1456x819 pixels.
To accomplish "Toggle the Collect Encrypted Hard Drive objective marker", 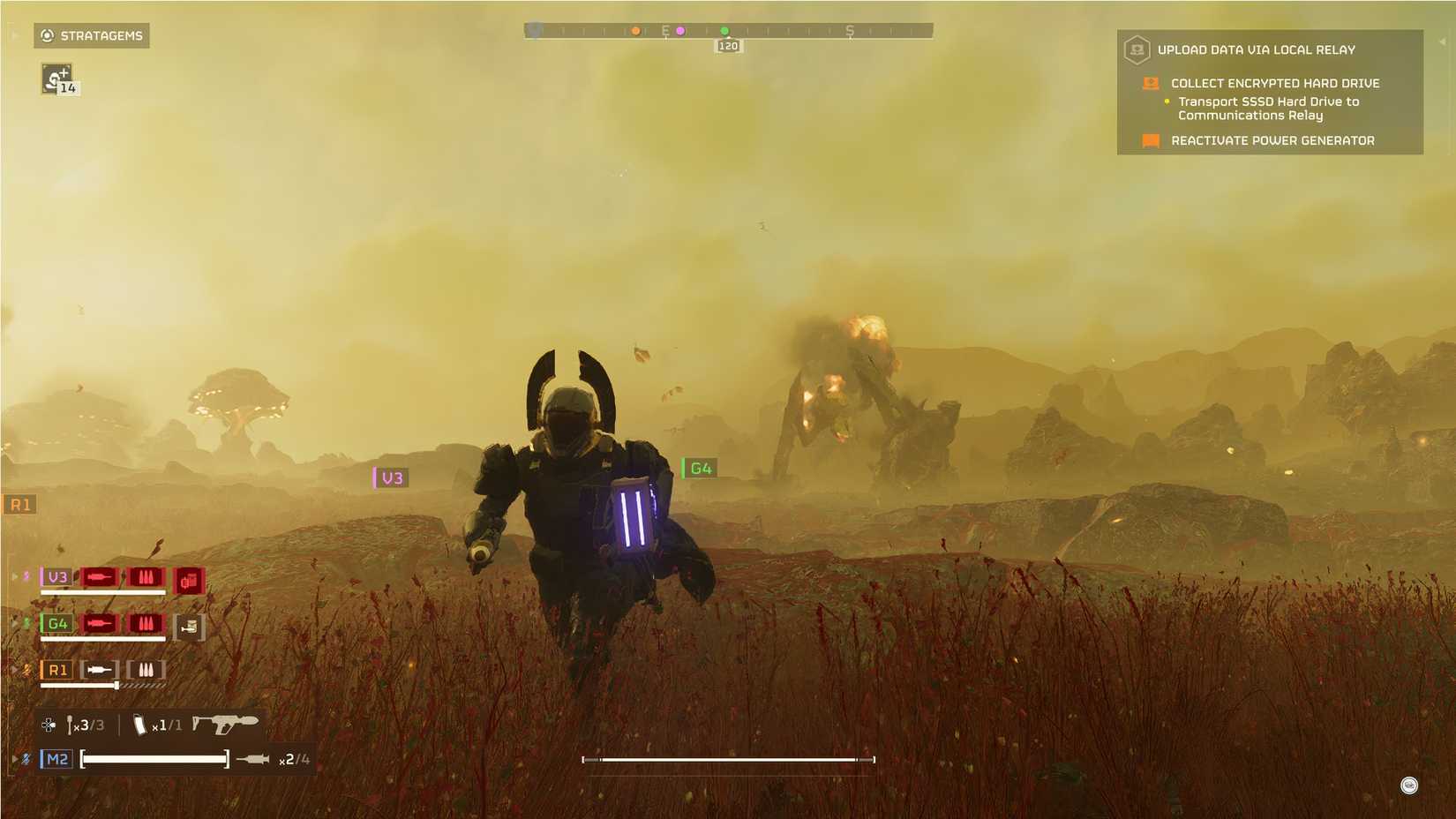I will pos(1152,84).
